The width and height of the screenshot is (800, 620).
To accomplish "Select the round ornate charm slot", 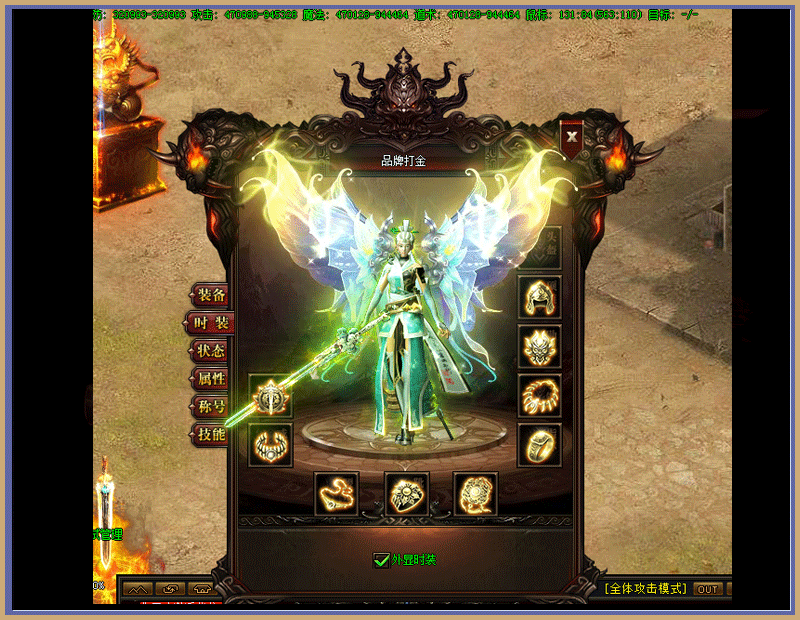I will click(475, 493).
